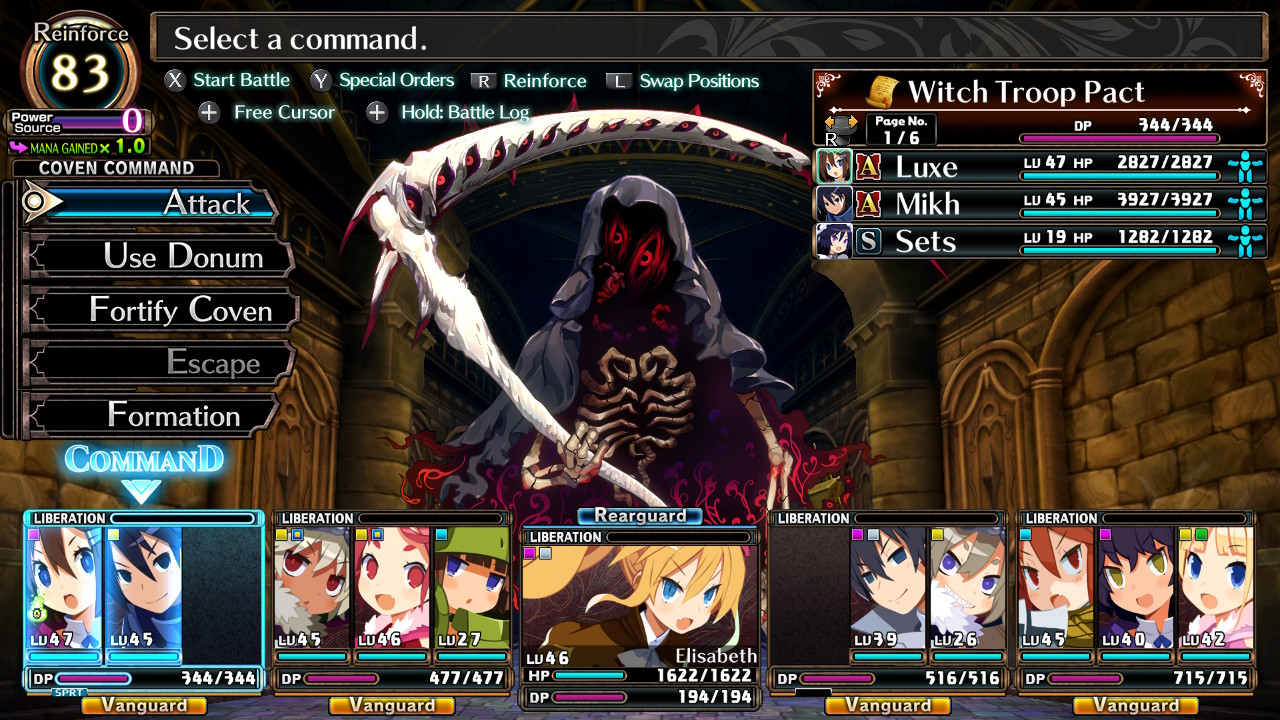Select Fortify Coven from the command list
Viewport: 1280px width, 720px height.
coord(160,310)
